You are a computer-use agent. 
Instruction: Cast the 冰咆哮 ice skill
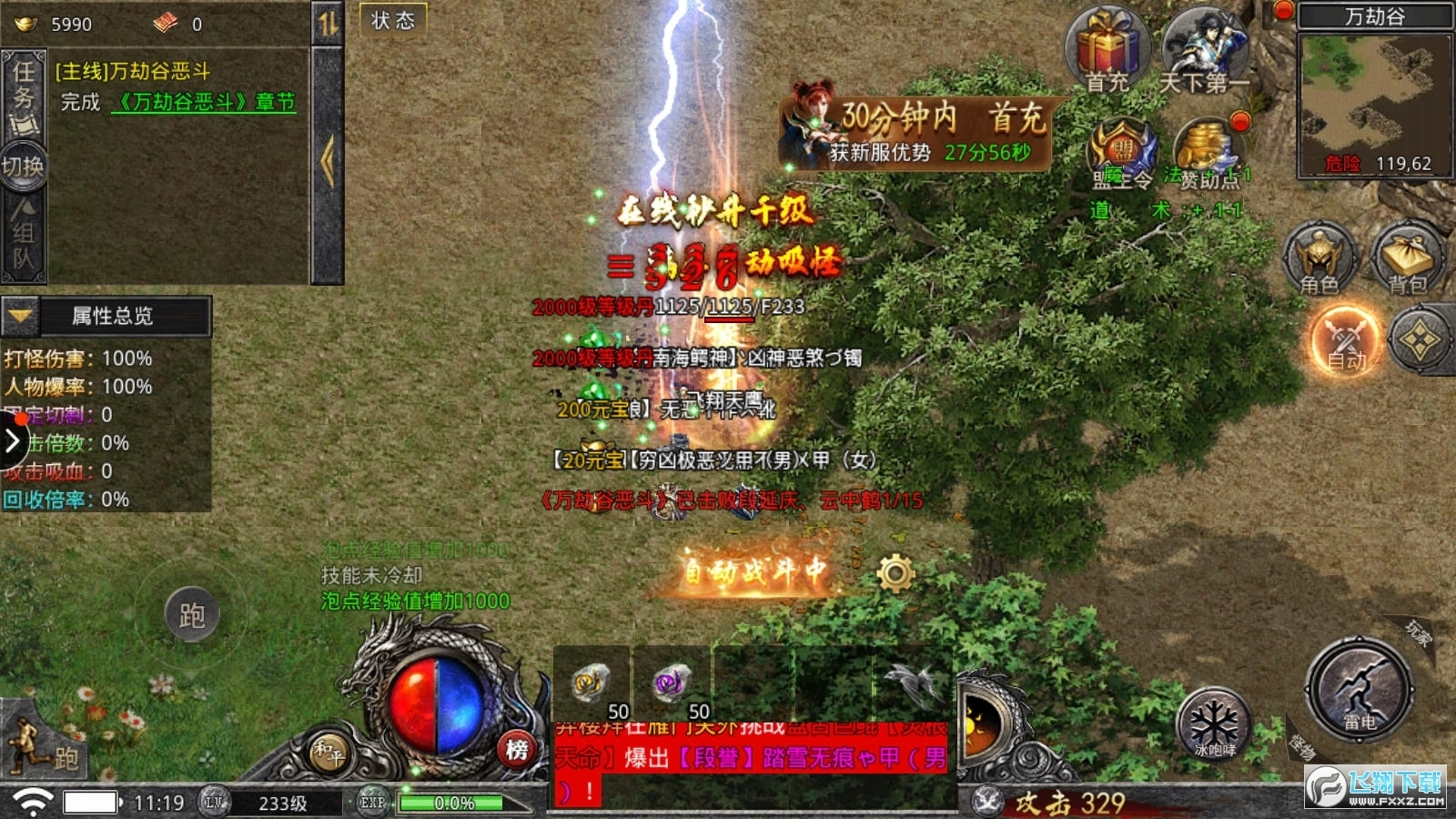[1215, 728]
